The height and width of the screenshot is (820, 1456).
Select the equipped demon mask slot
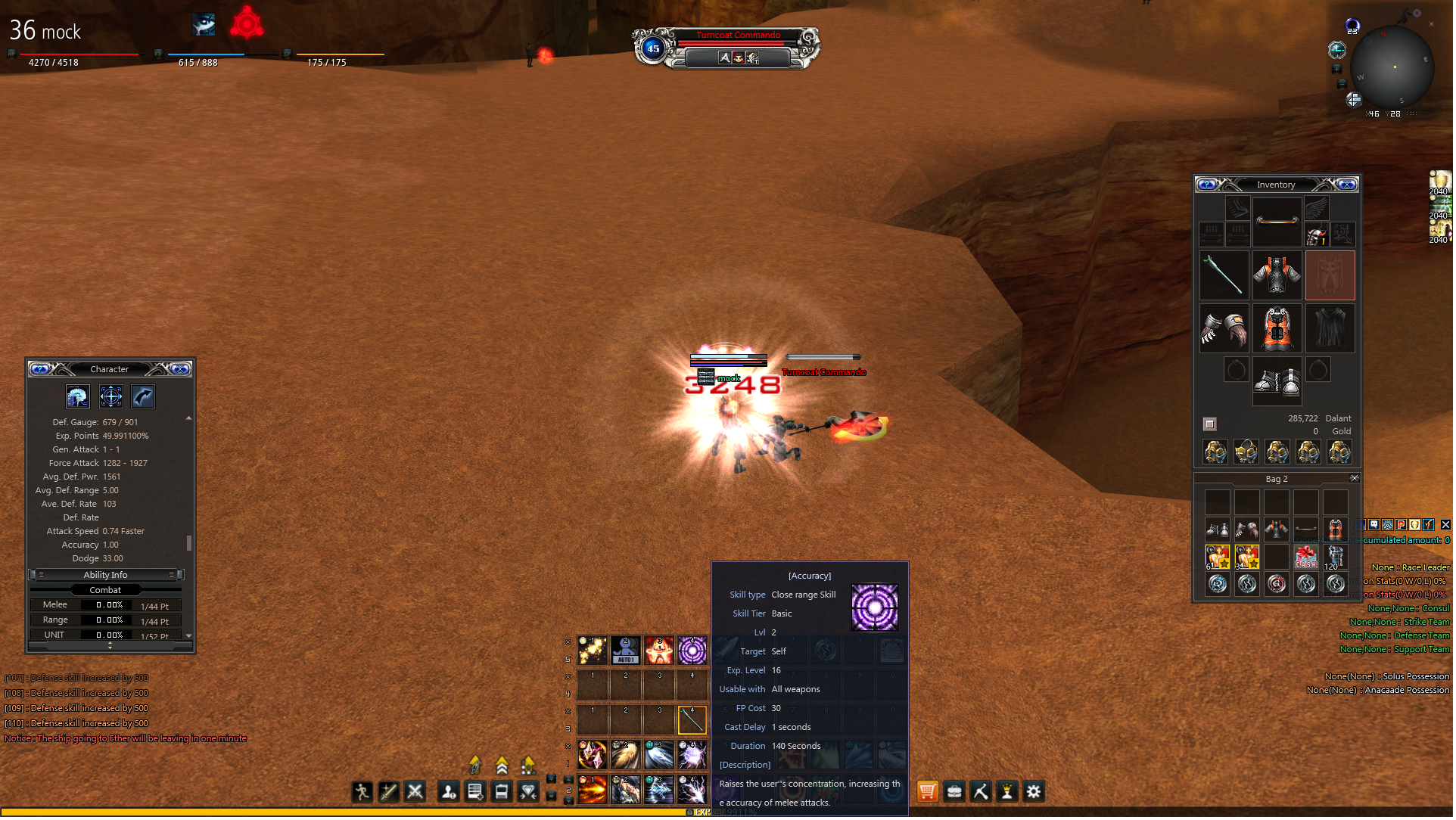coord(1318,236)
